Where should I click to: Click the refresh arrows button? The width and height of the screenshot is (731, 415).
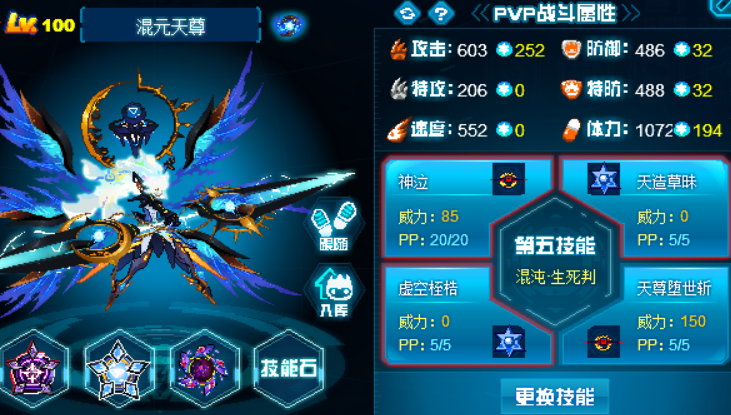tap(406, 13)
